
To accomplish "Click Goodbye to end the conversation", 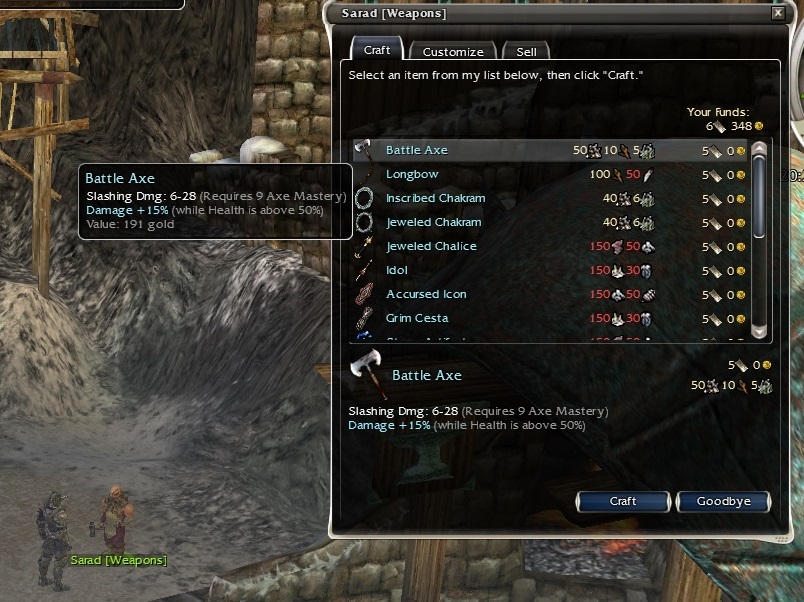I will (x=723, y=501).
